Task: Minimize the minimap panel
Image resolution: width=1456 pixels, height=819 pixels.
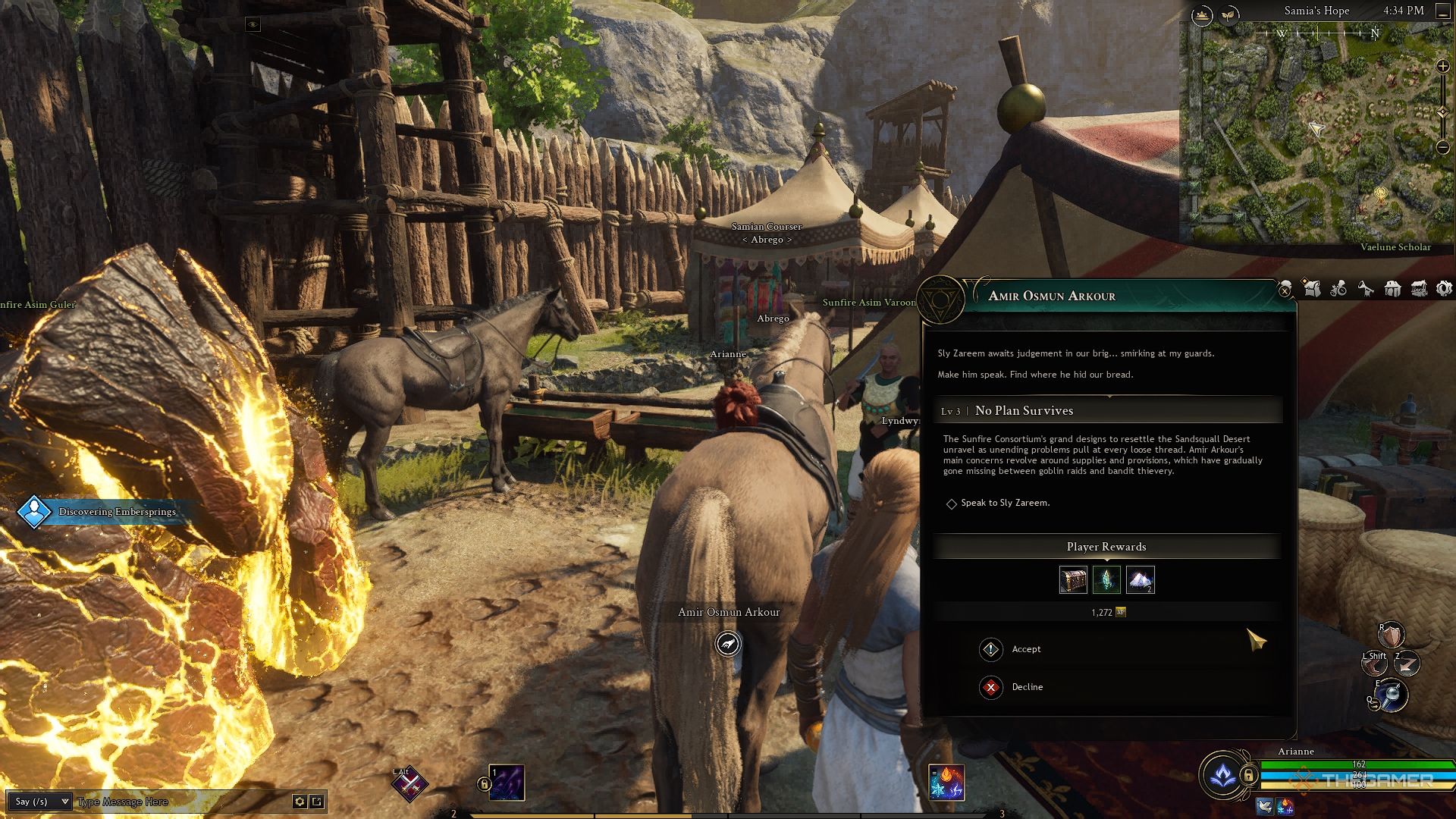Action: click(x=1442, y=11)
